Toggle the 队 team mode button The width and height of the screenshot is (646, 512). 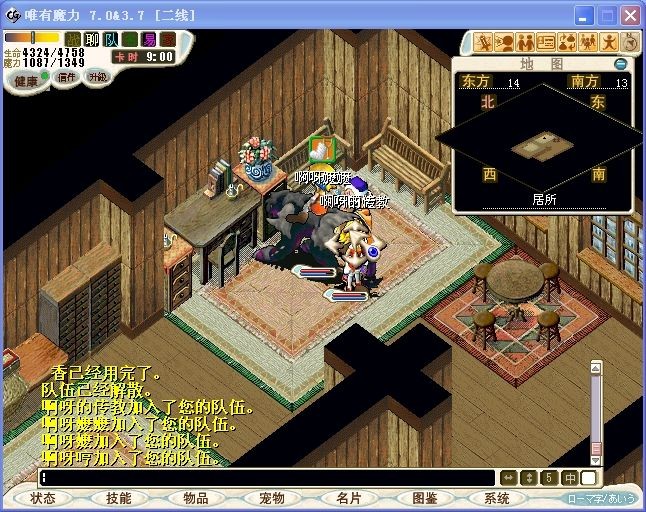pyautogui.click(x=111, y=39)
